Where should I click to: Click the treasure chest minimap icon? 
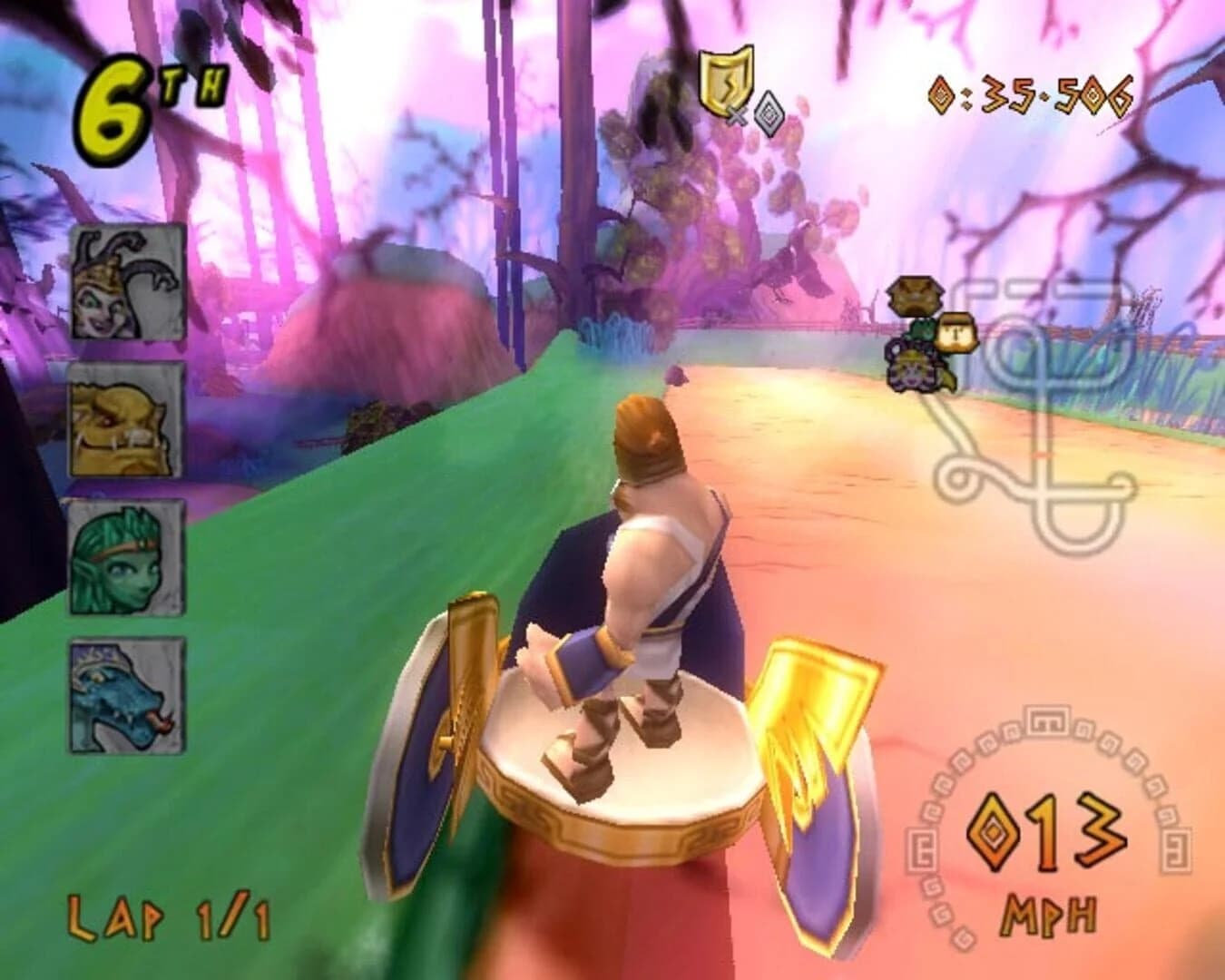(954, 334)
